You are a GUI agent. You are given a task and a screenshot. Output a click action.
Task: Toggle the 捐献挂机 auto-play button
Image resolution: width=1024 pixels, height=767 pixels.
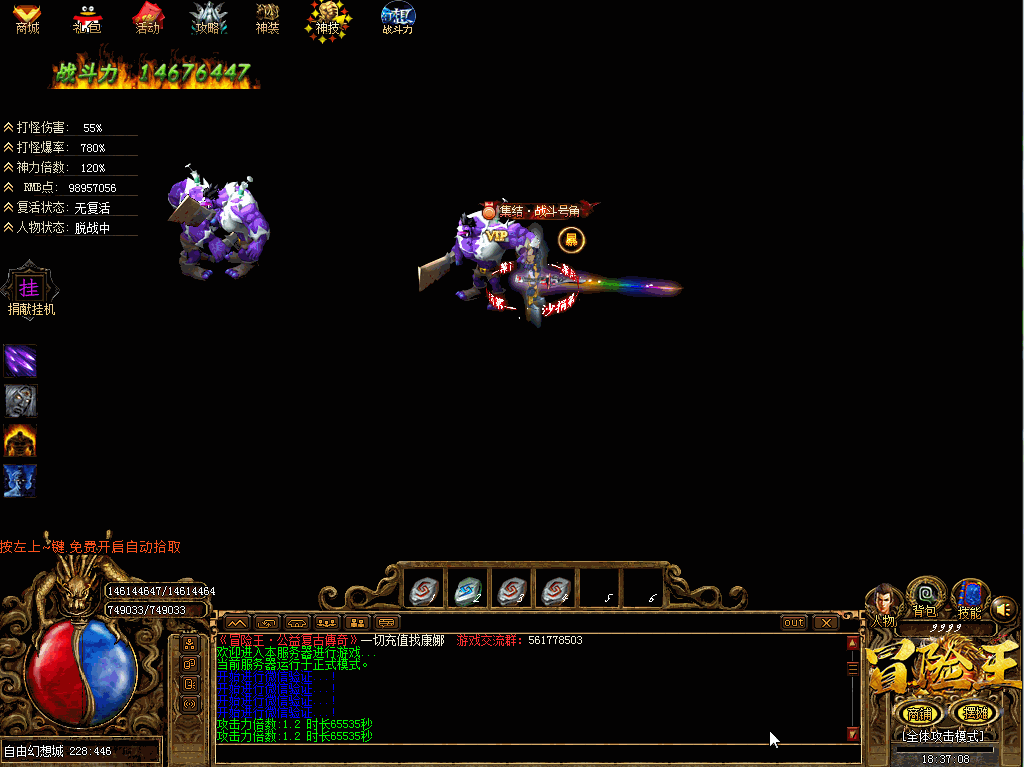click(x=29, y=289)
